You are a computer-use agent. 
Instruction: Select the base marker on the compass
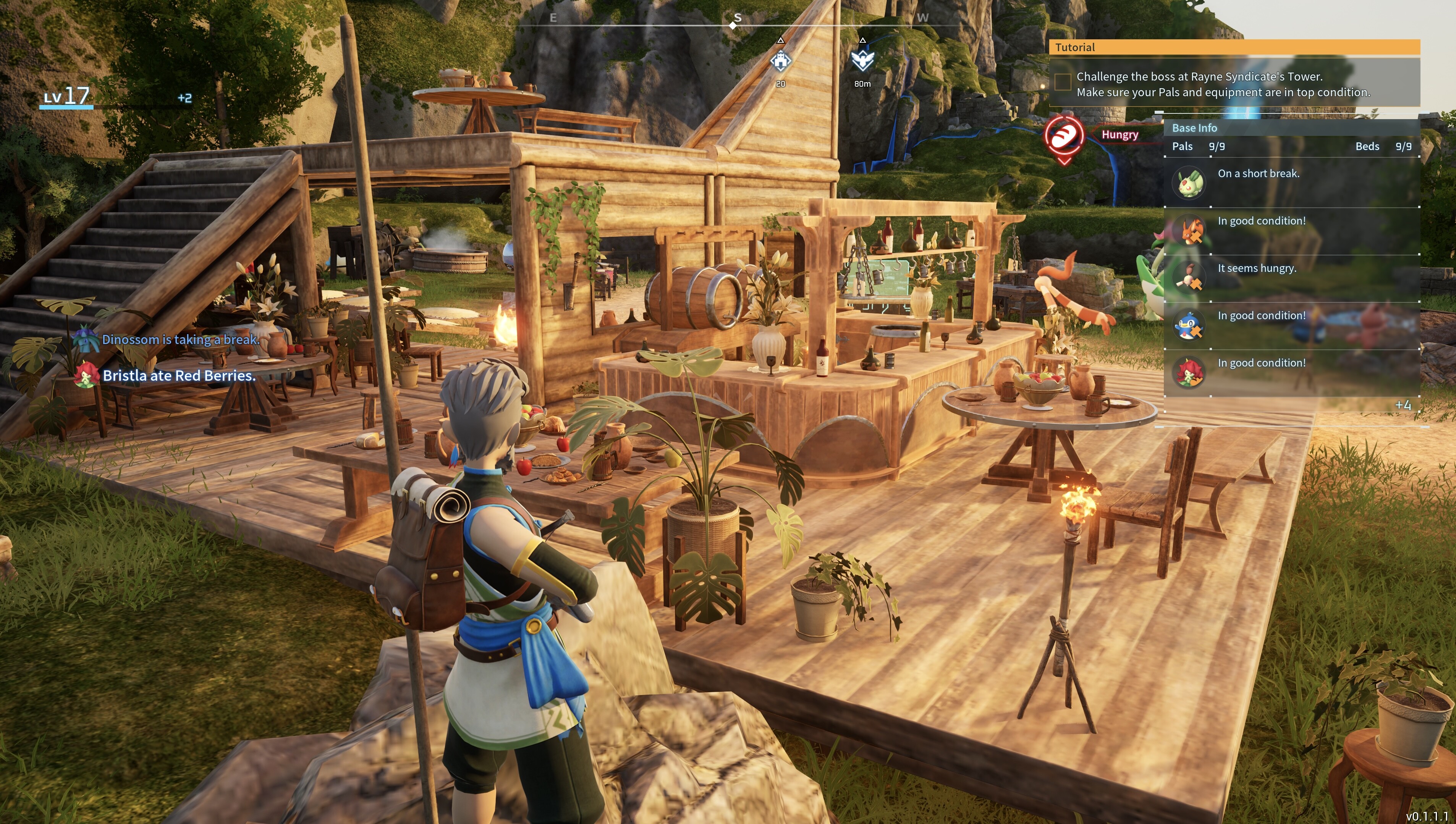[x=781, y=61]
